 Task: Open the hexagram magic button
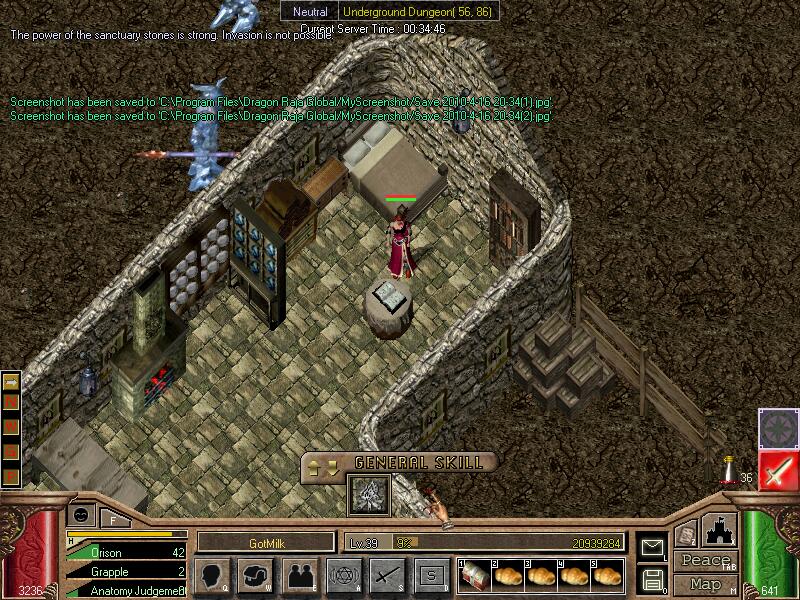point(341,576)
